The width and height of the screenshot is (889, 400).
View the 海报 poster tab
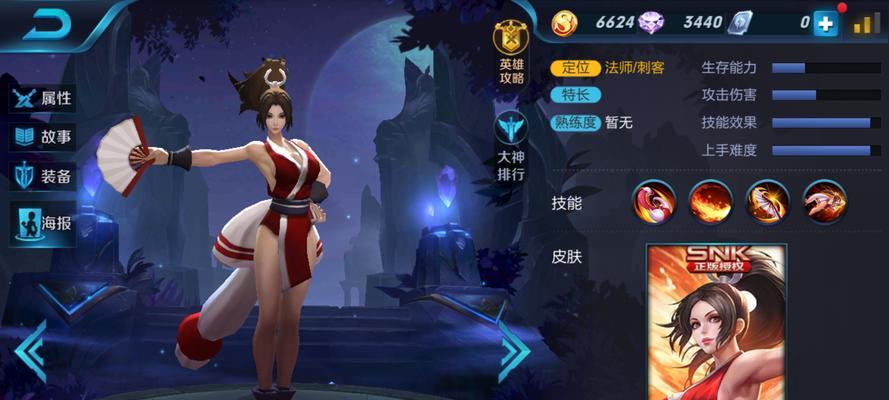tap(43, 222)
